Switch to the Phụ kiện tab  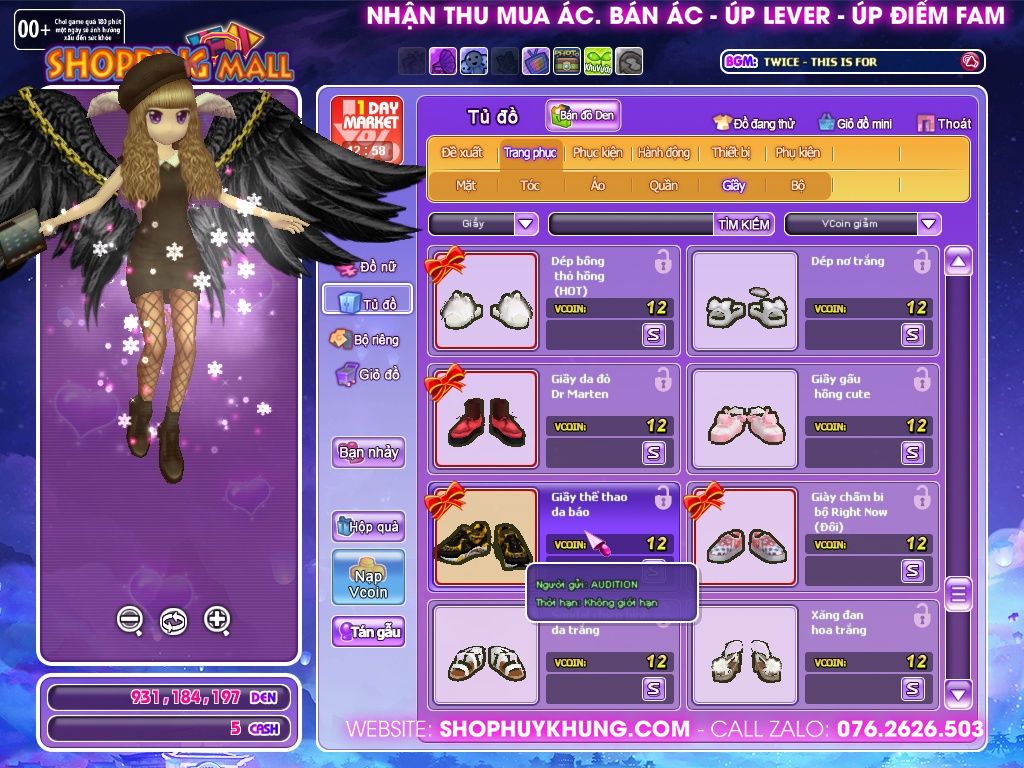[x=797, y=153]
